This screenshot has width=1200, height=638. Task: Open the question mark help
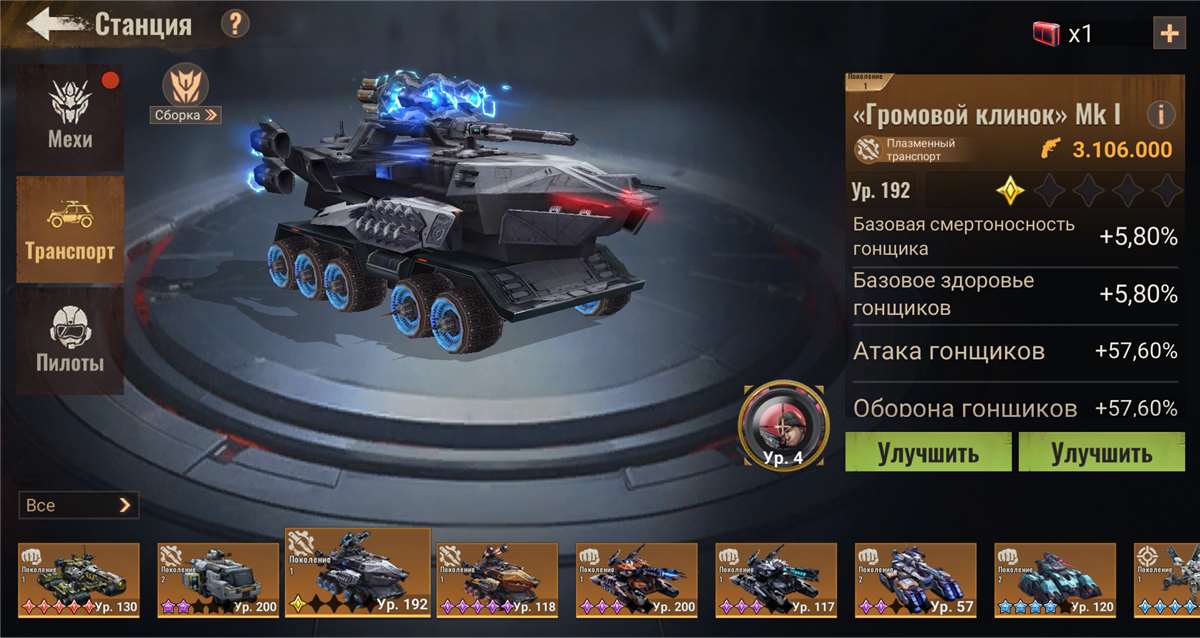pyautogui.click(x=235, y=24)
